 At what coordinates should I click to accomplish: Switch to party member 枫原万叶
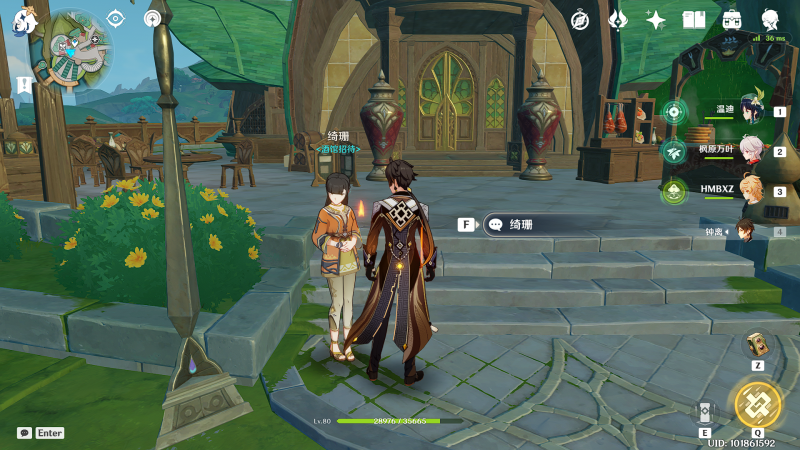click(751, 151)
